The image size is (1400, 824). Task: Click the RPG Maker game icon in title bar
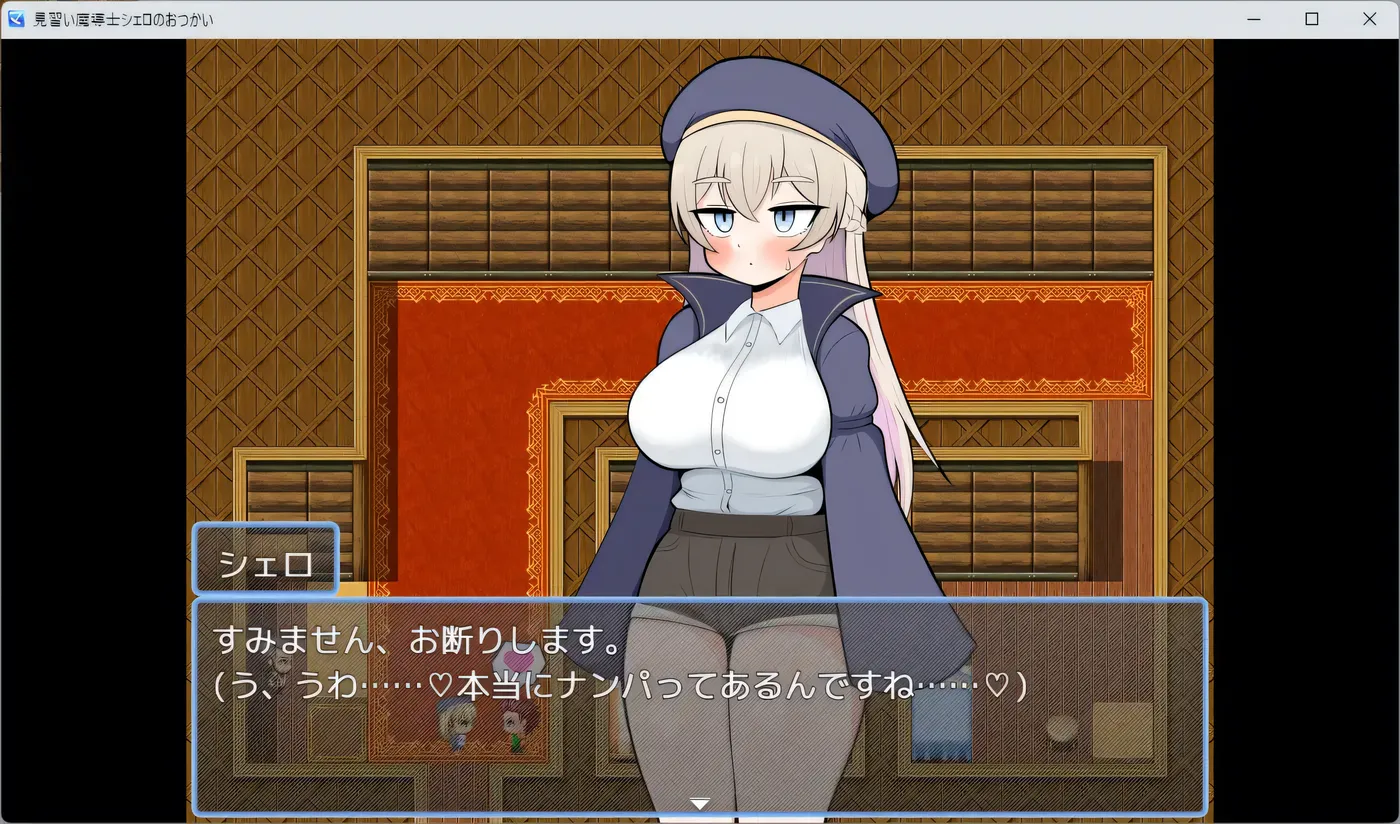tap(14, 18)
